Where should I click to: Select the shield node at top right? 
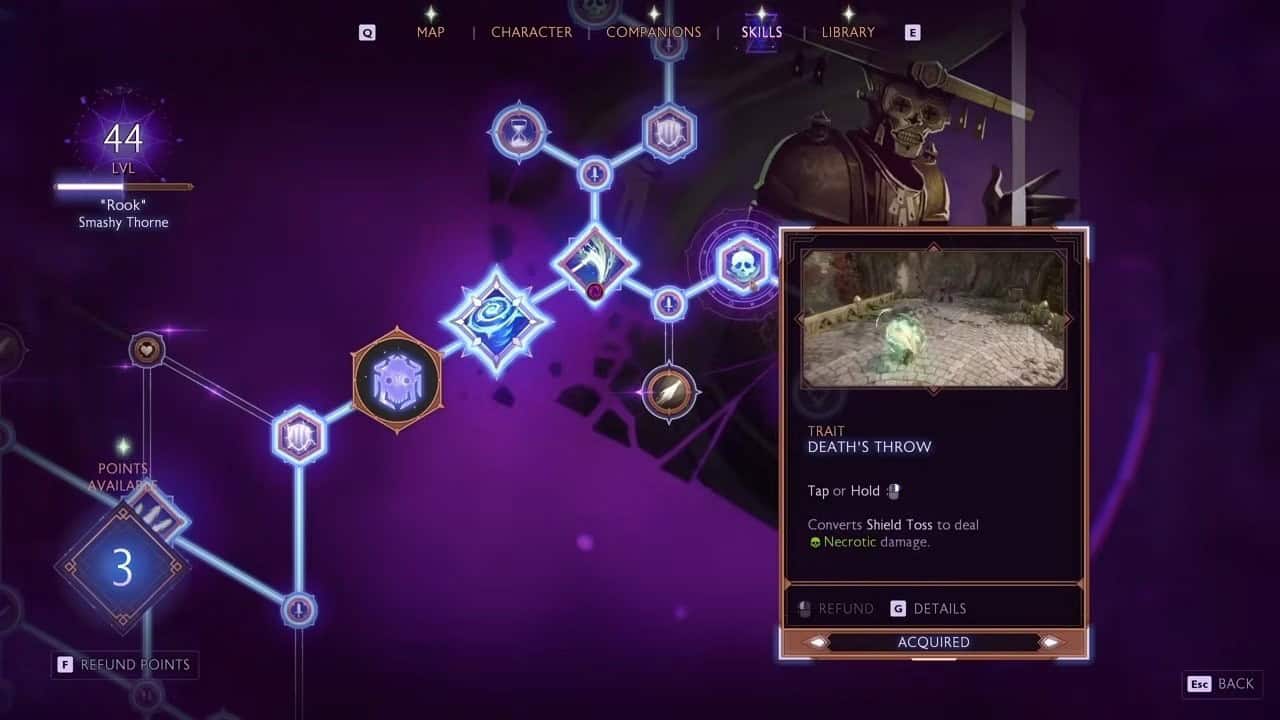tap(668, 130)
